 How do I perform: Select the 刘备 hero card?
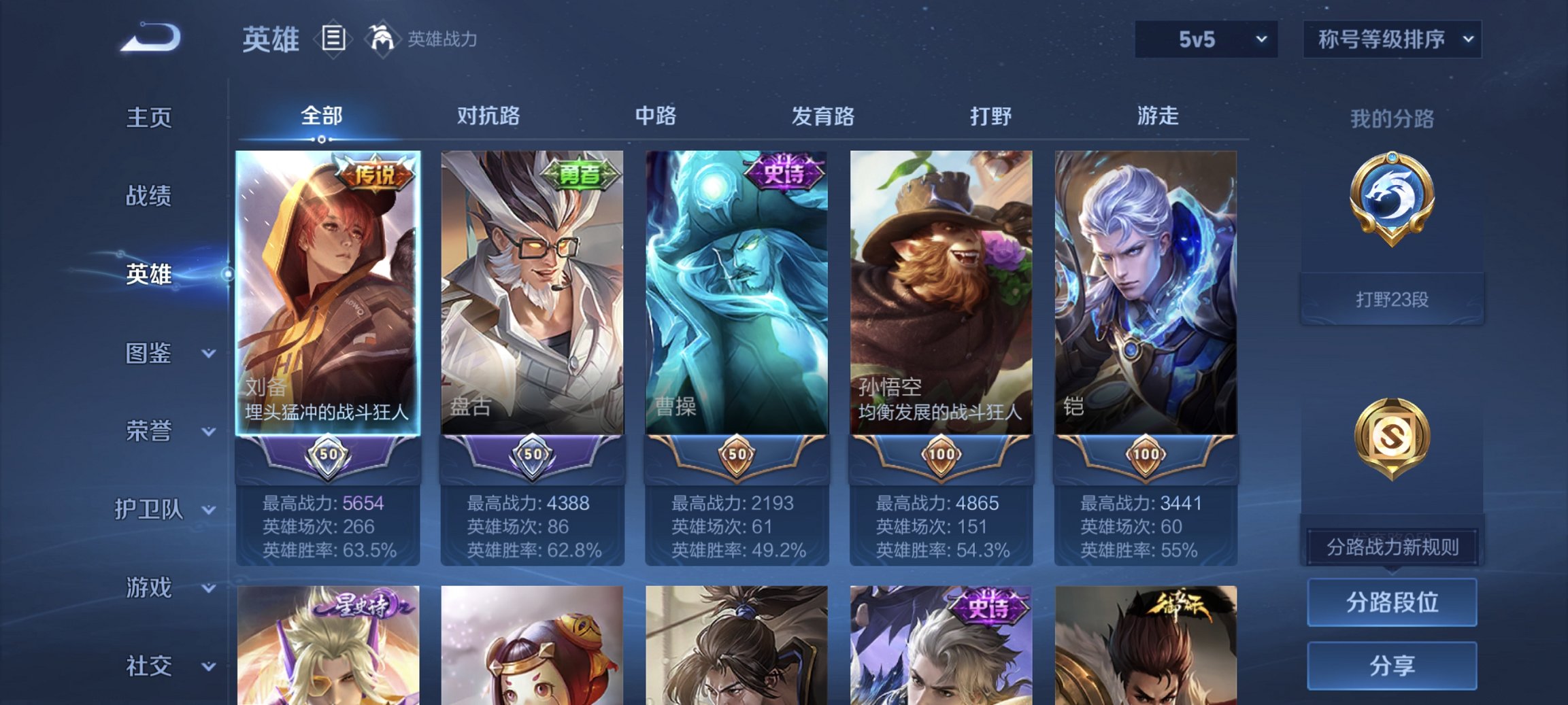click(329, 299)
